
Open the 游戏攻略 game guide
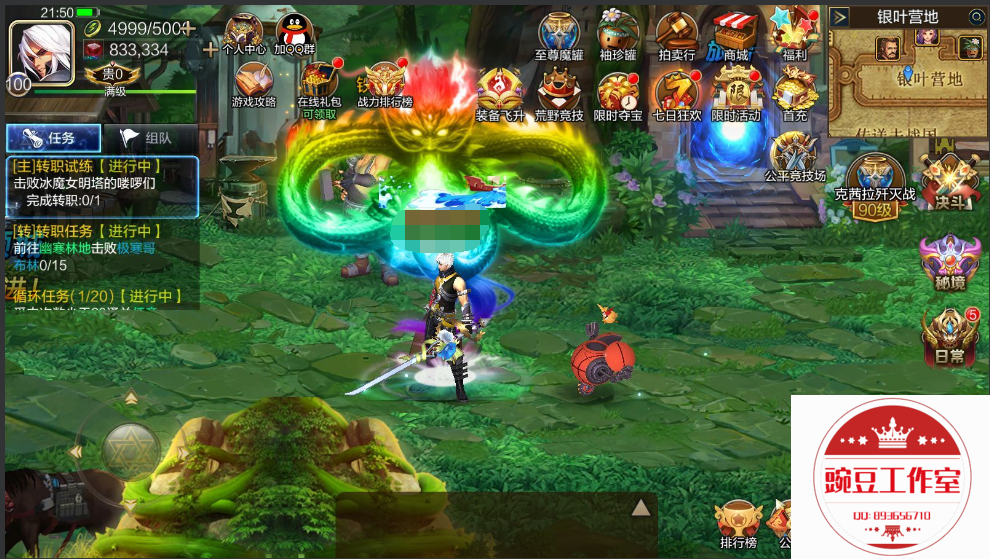[253, 84]
